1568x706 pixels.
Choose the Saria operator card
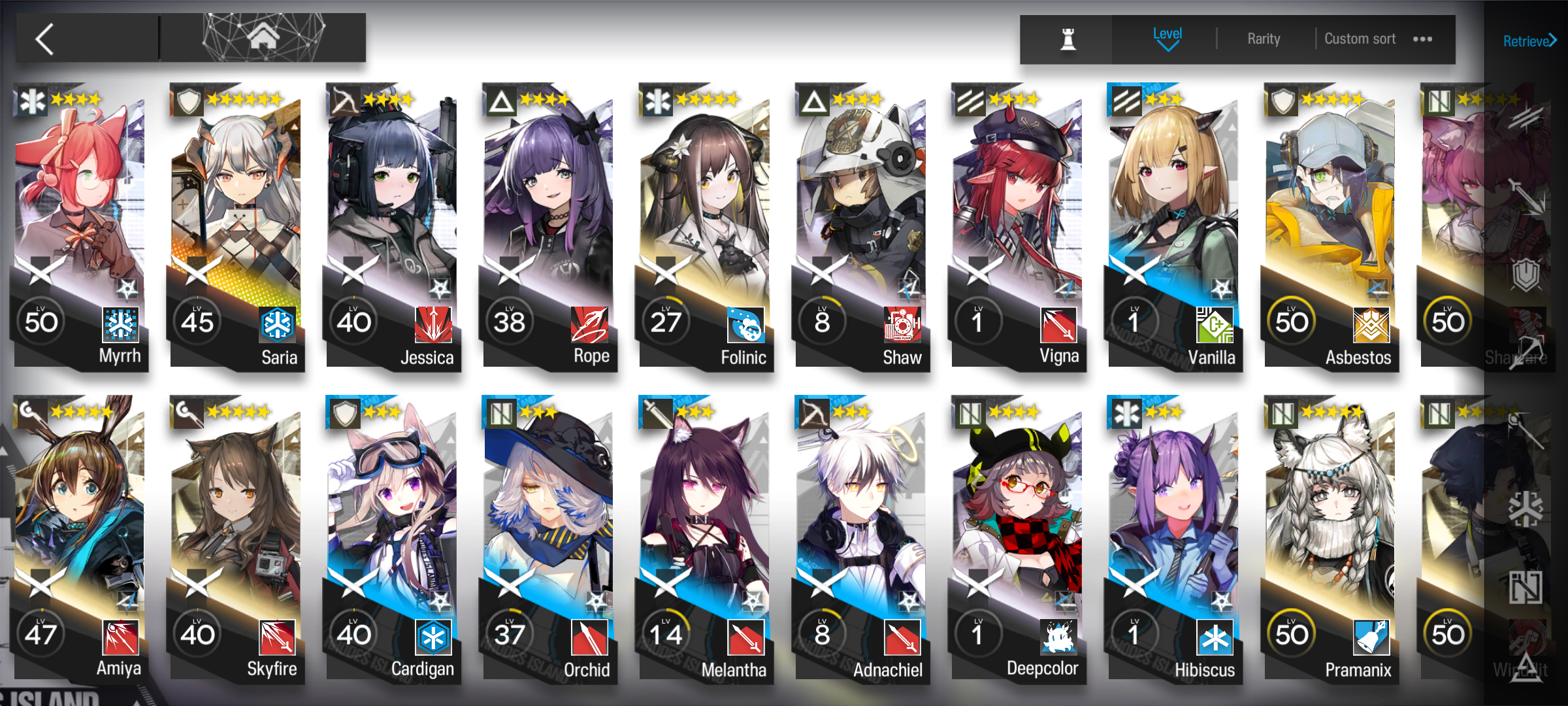(236, 222)
